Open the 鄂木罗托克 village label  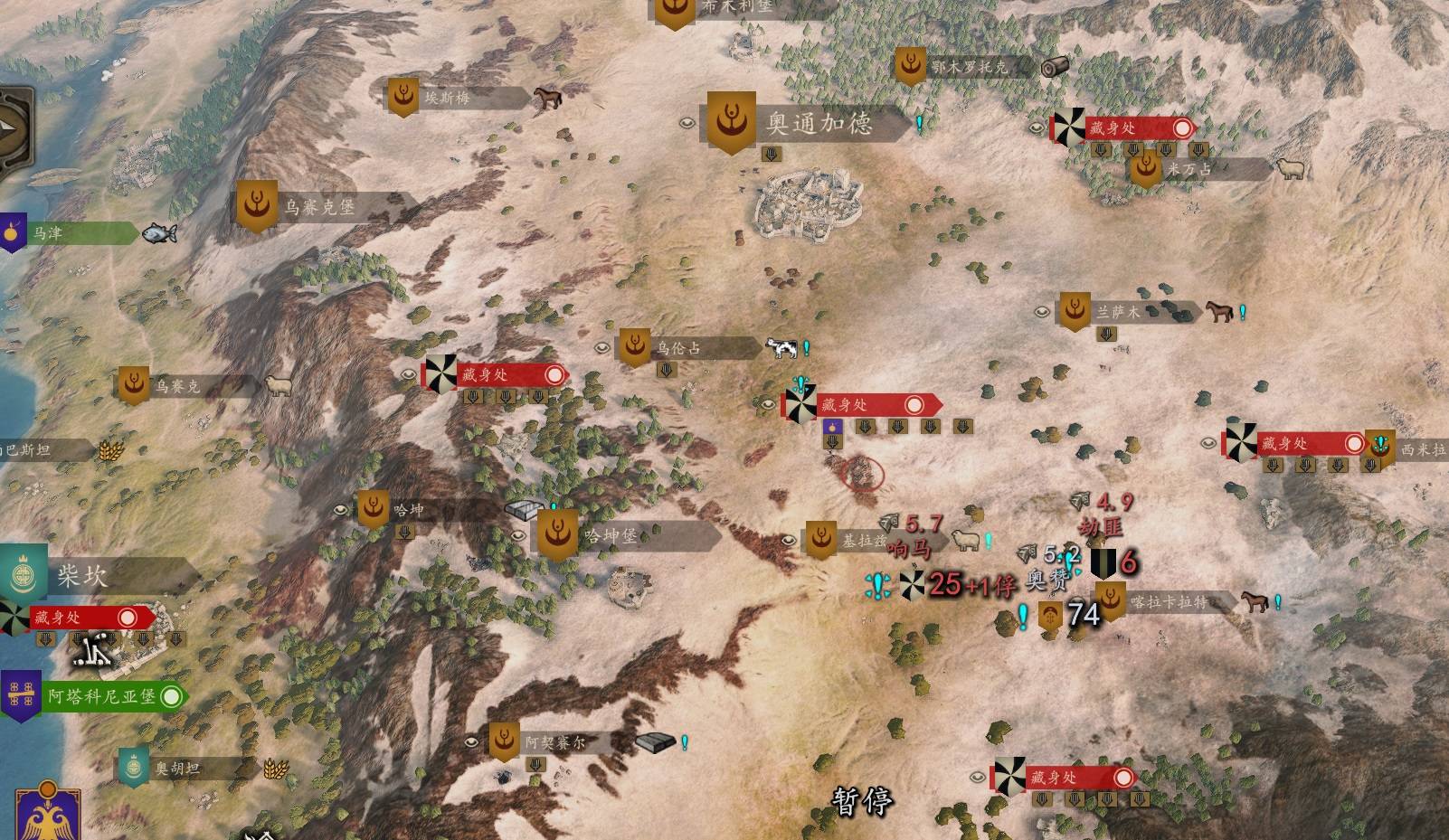point(968,67)
